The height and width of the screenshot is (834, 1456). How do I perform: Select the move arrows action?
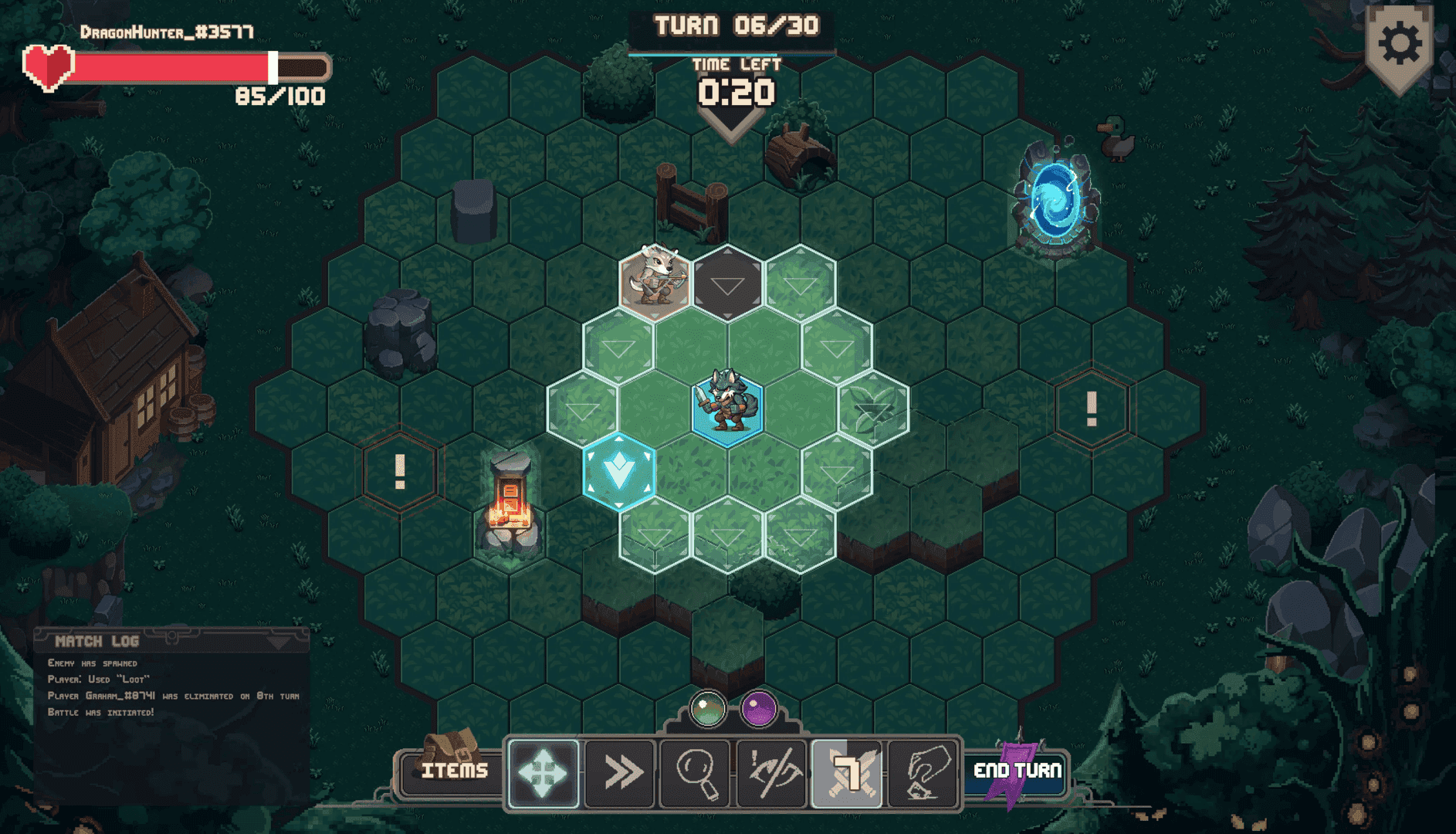(543, 773)
